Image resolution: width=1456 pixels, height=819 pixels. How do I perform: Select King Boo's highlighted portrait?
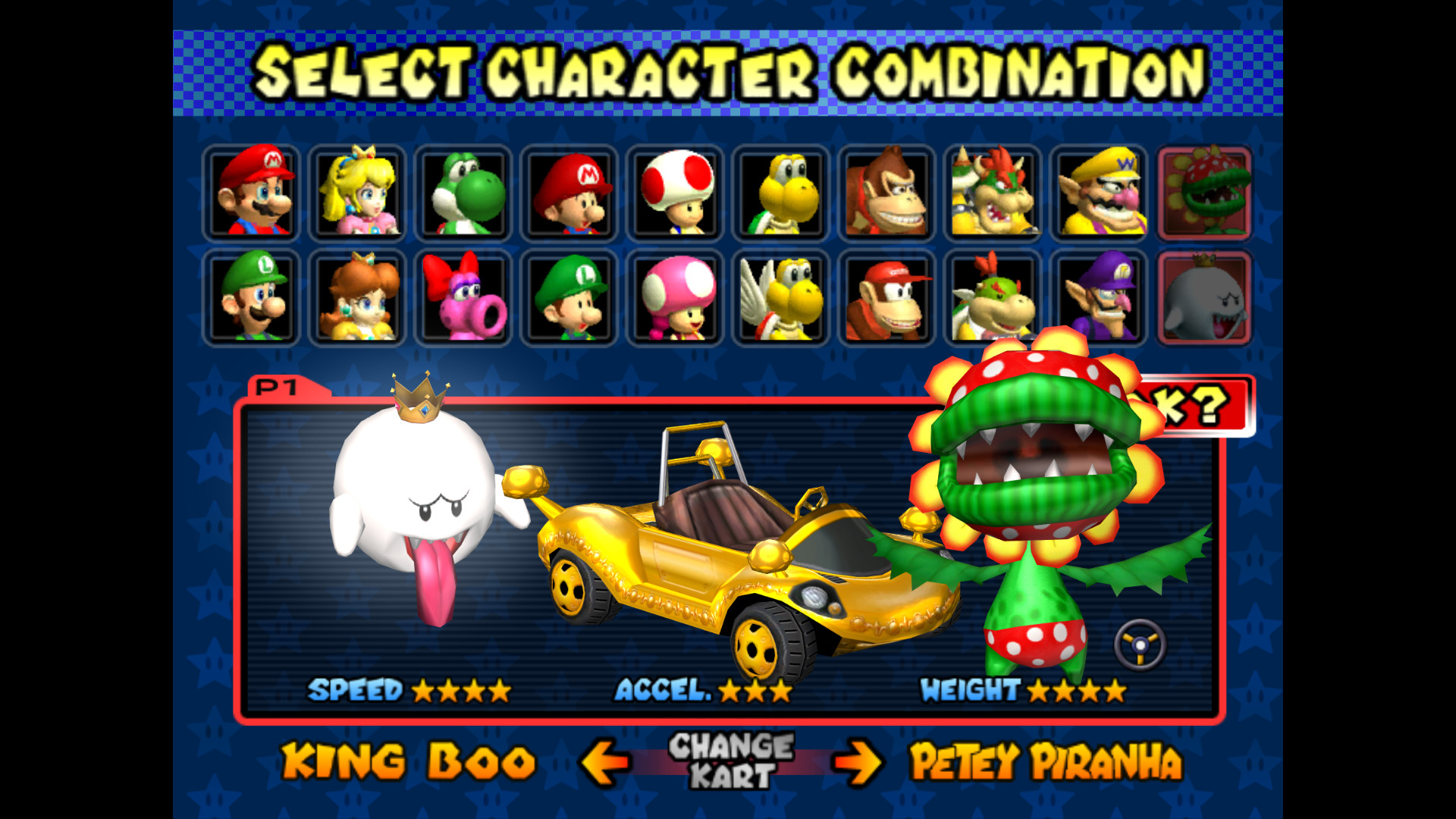click(1204, 297)
